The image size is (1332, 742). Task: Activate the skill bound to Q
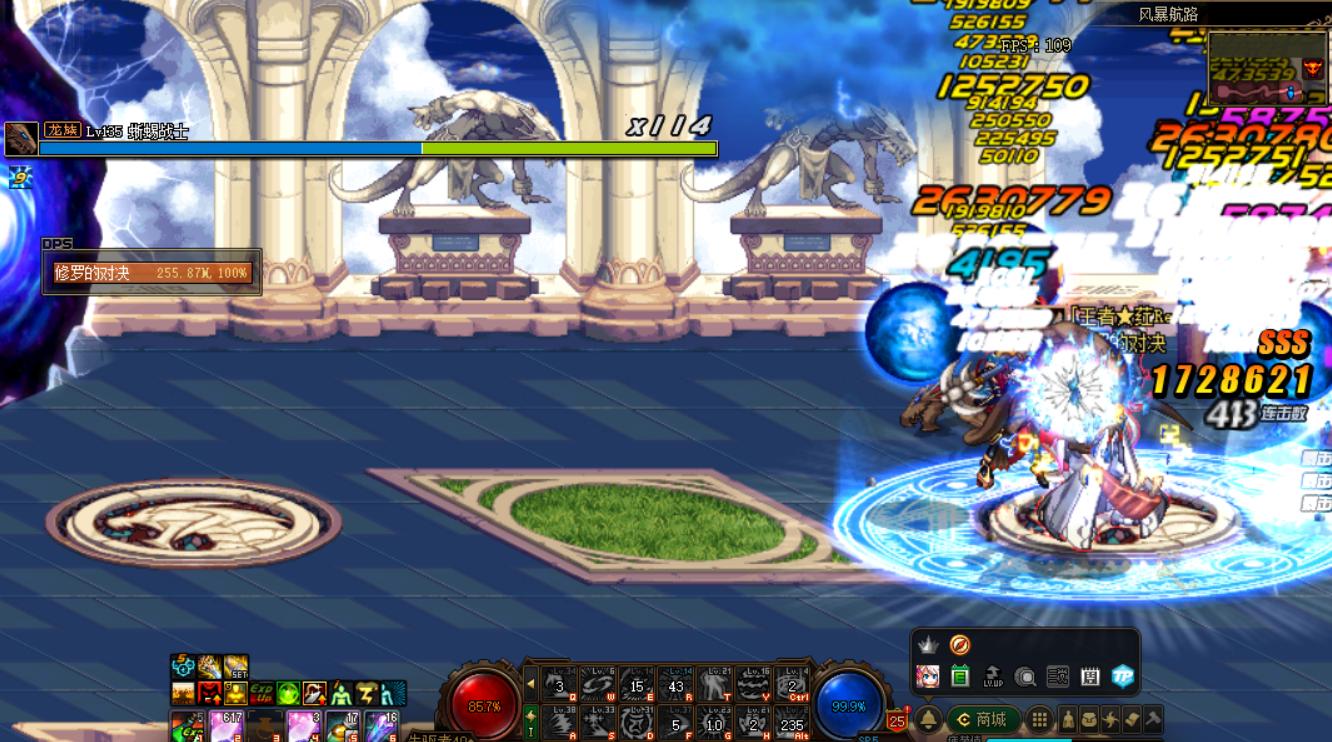(x=560, y=684)
